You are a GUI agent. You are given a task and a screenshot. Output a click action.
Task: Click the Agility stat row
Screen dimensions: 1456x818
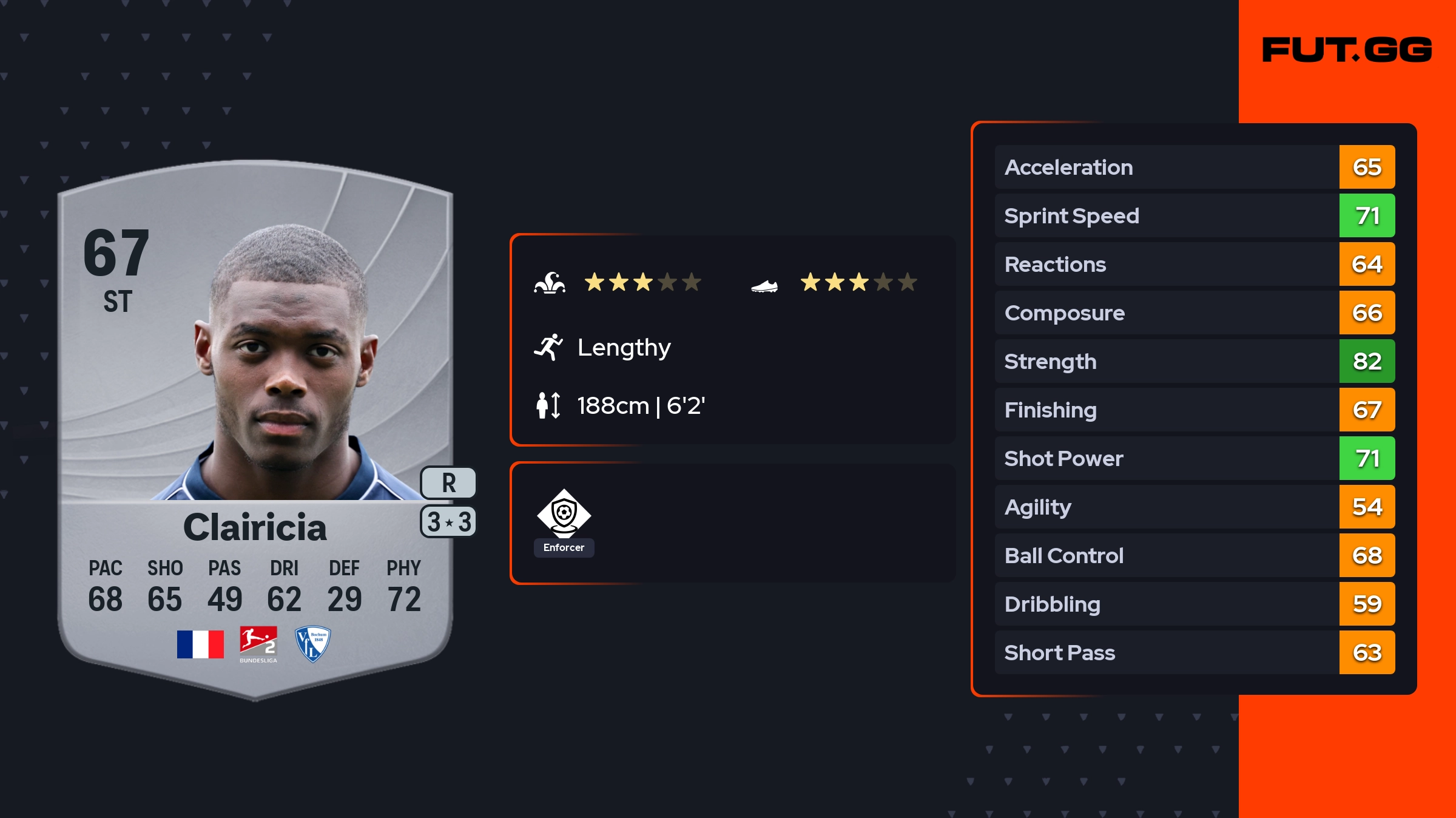(1194, 507)
